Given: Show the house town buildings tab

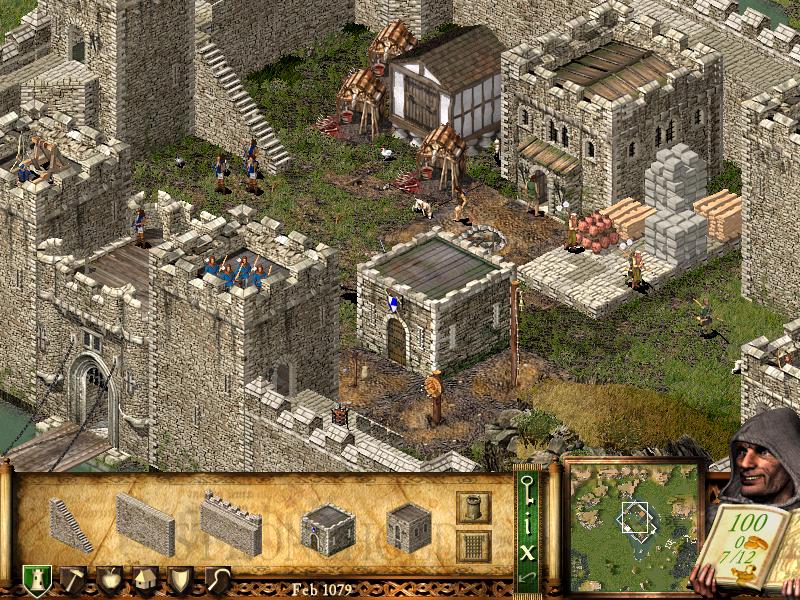Looking at the screenshot, I should pyautogui.click(x=145, y=581).
